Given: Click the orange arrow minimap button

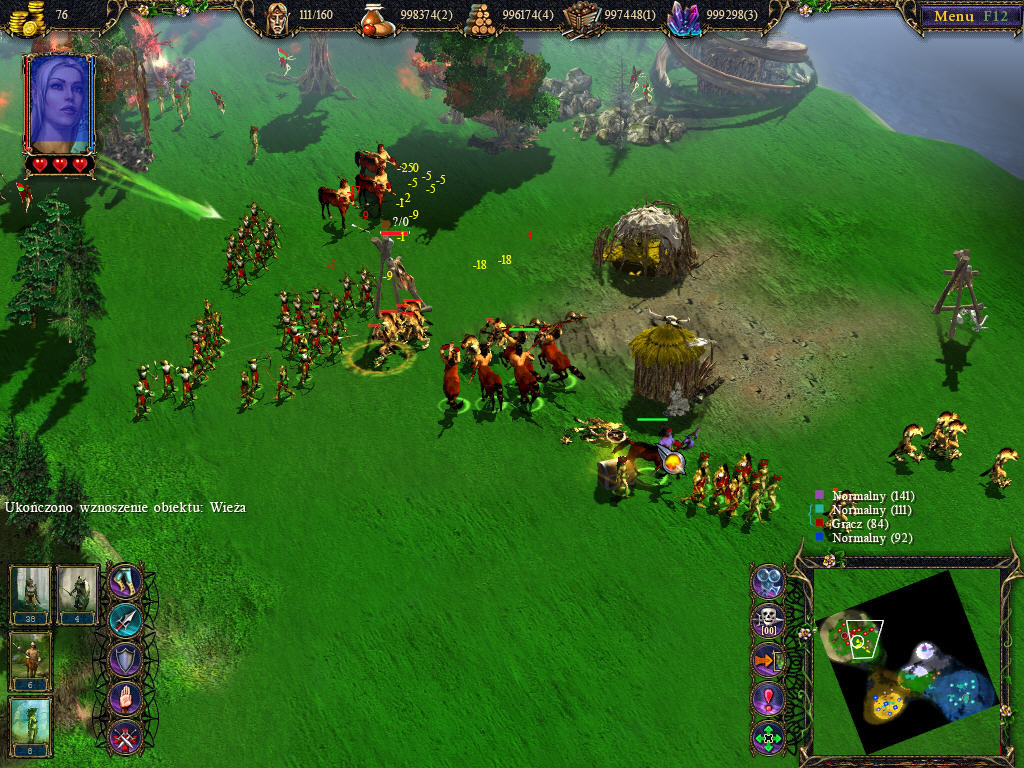Looking at the screenshot, I should 768,660.
